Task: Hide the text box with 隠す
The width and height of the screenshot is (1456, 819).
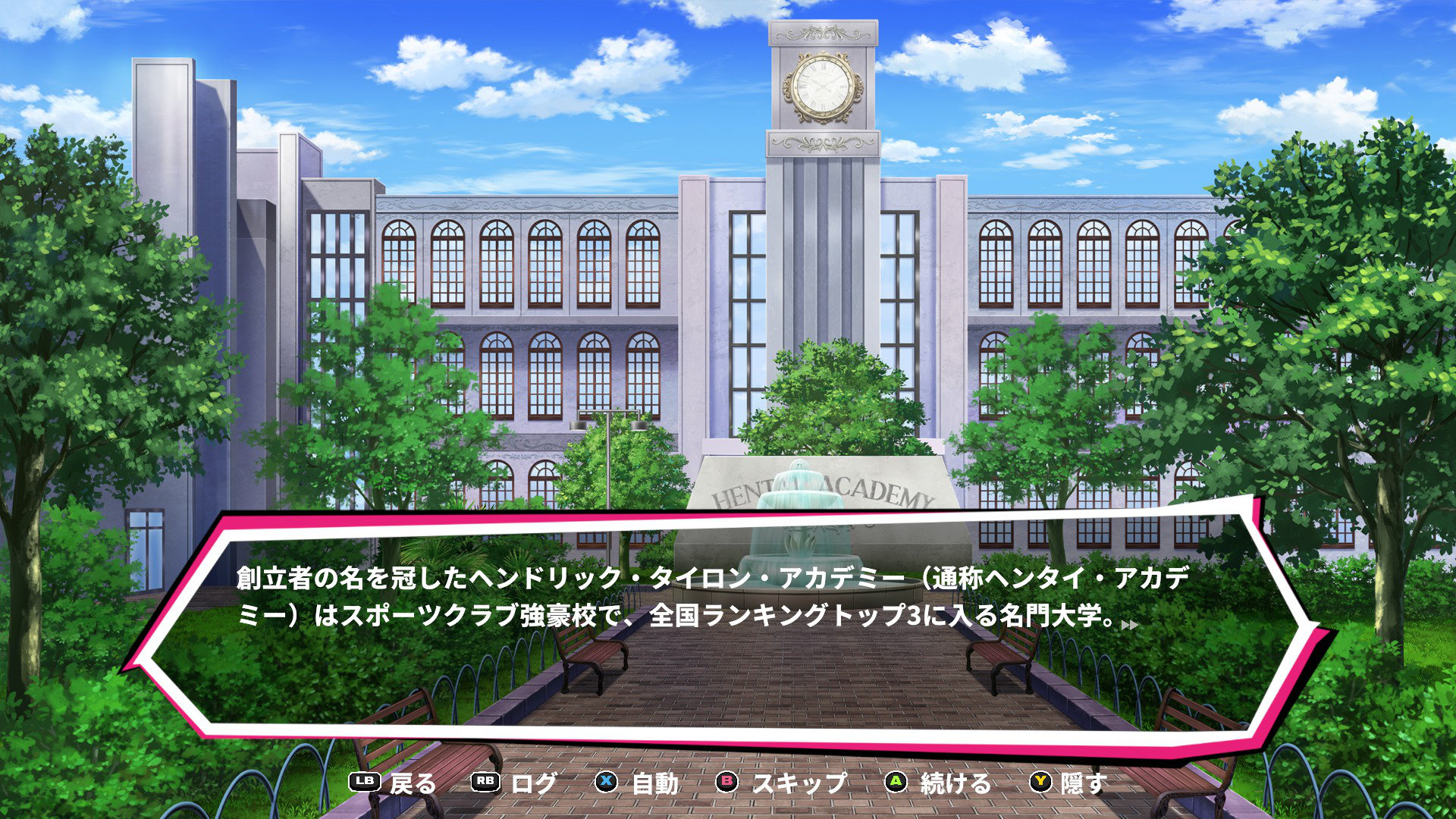Action: (1068, 783)
